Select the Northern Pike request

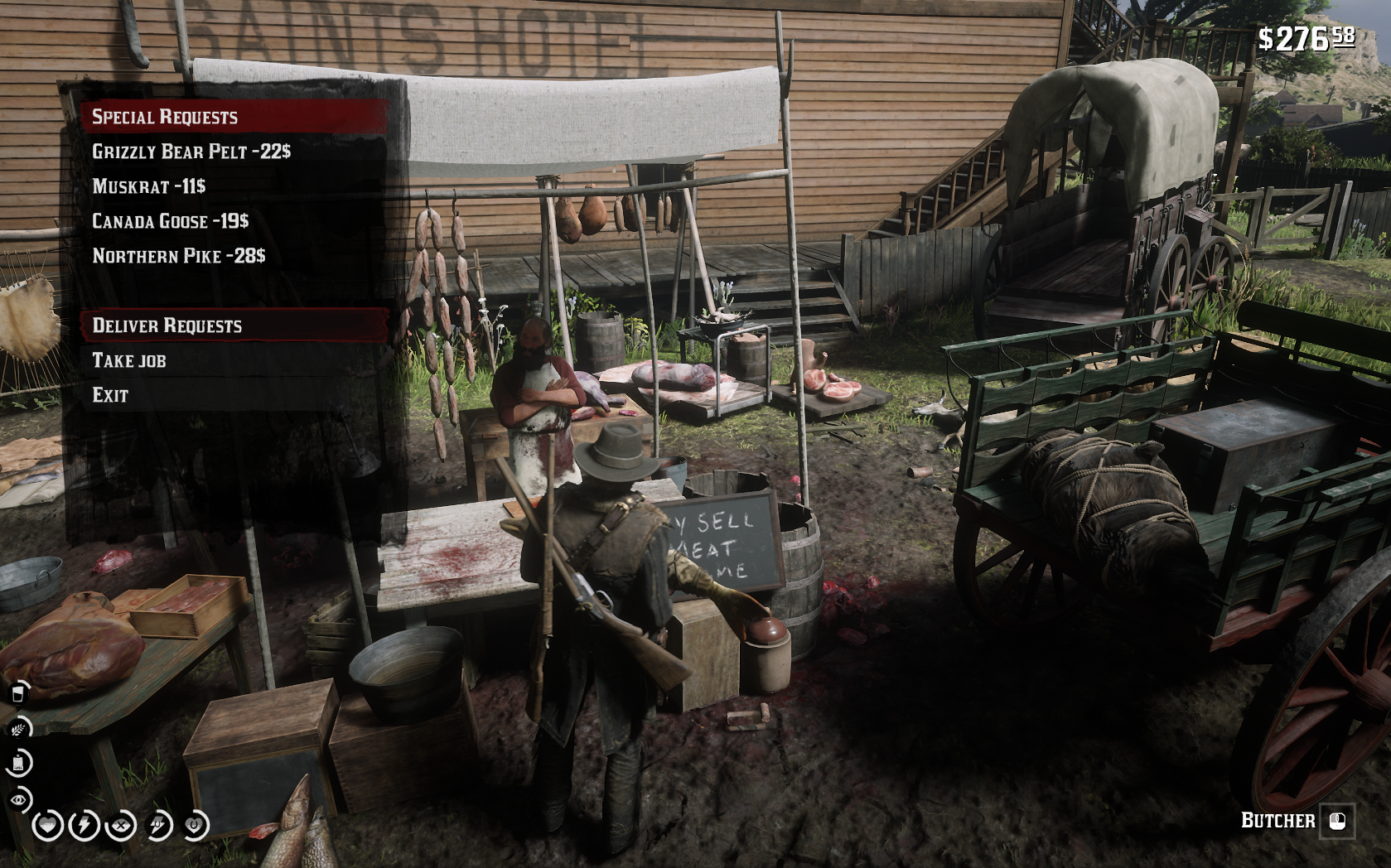pos(179,256)
